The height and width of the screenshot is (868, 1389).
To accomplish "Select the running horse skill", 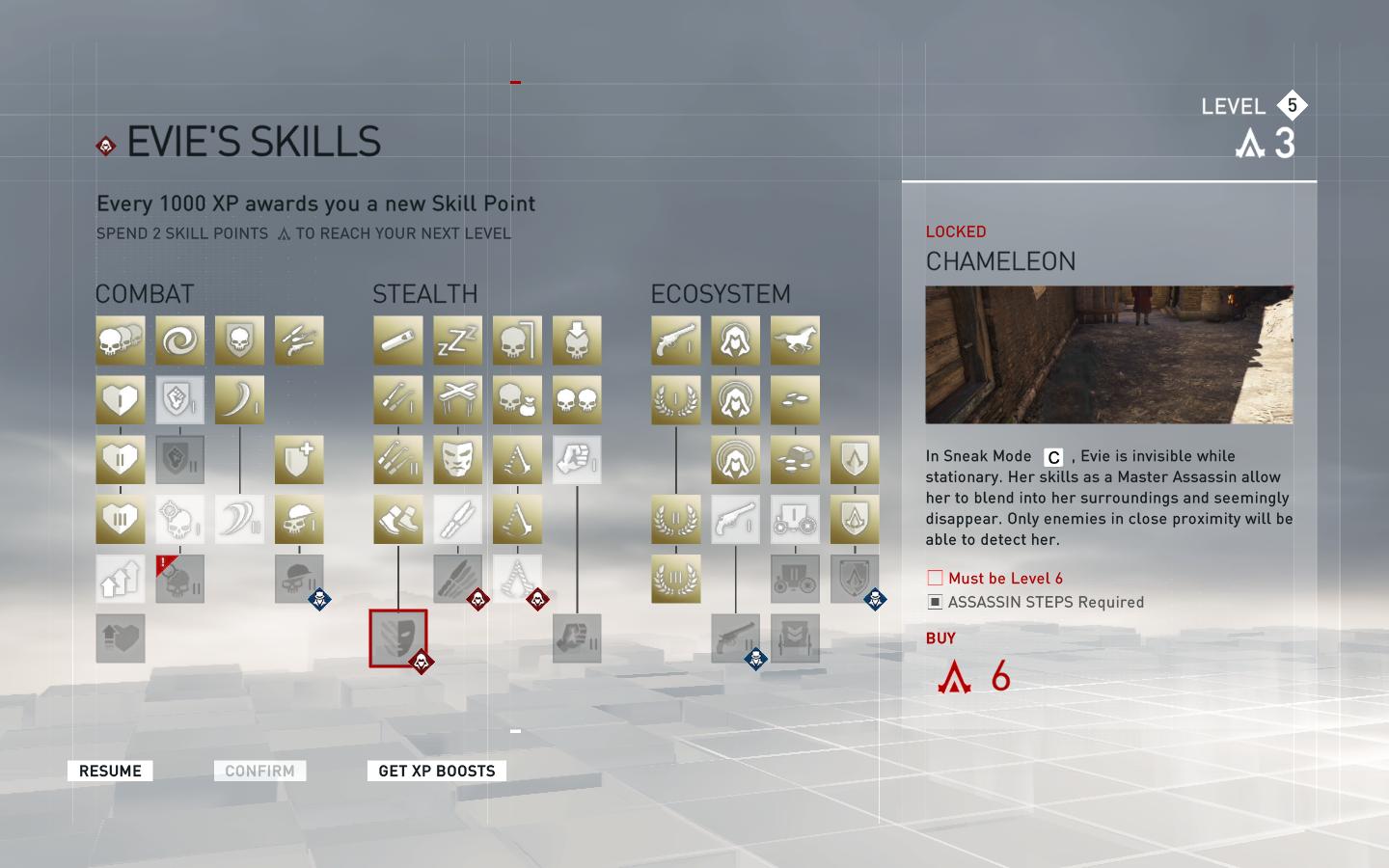I will tap(795, 340).
